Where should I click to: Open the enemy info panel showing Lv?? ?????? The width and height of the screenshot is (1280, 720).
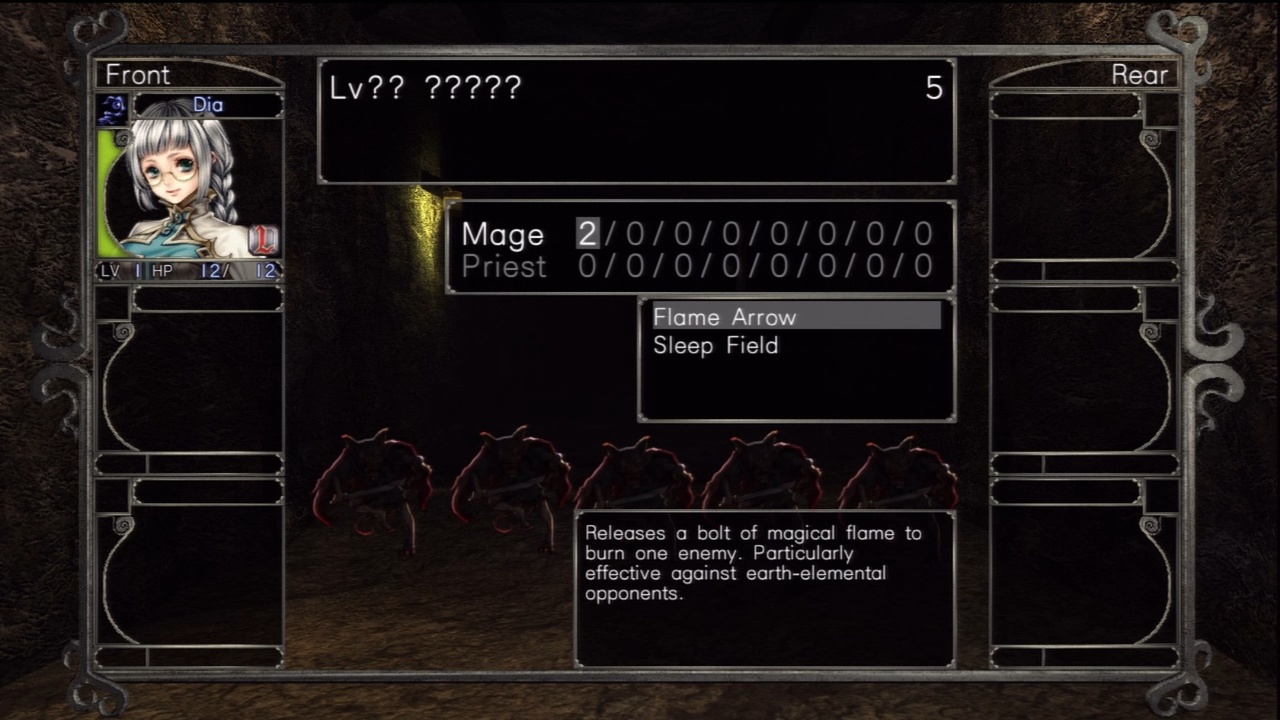tap(636, 122)
